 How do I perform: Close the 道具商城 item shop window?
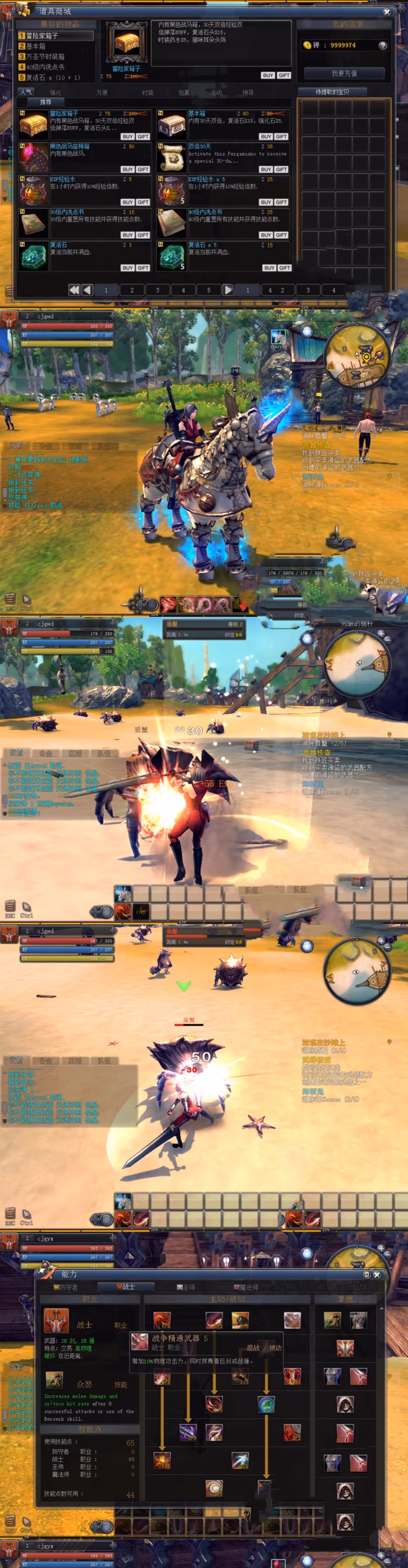coord(387,12)
